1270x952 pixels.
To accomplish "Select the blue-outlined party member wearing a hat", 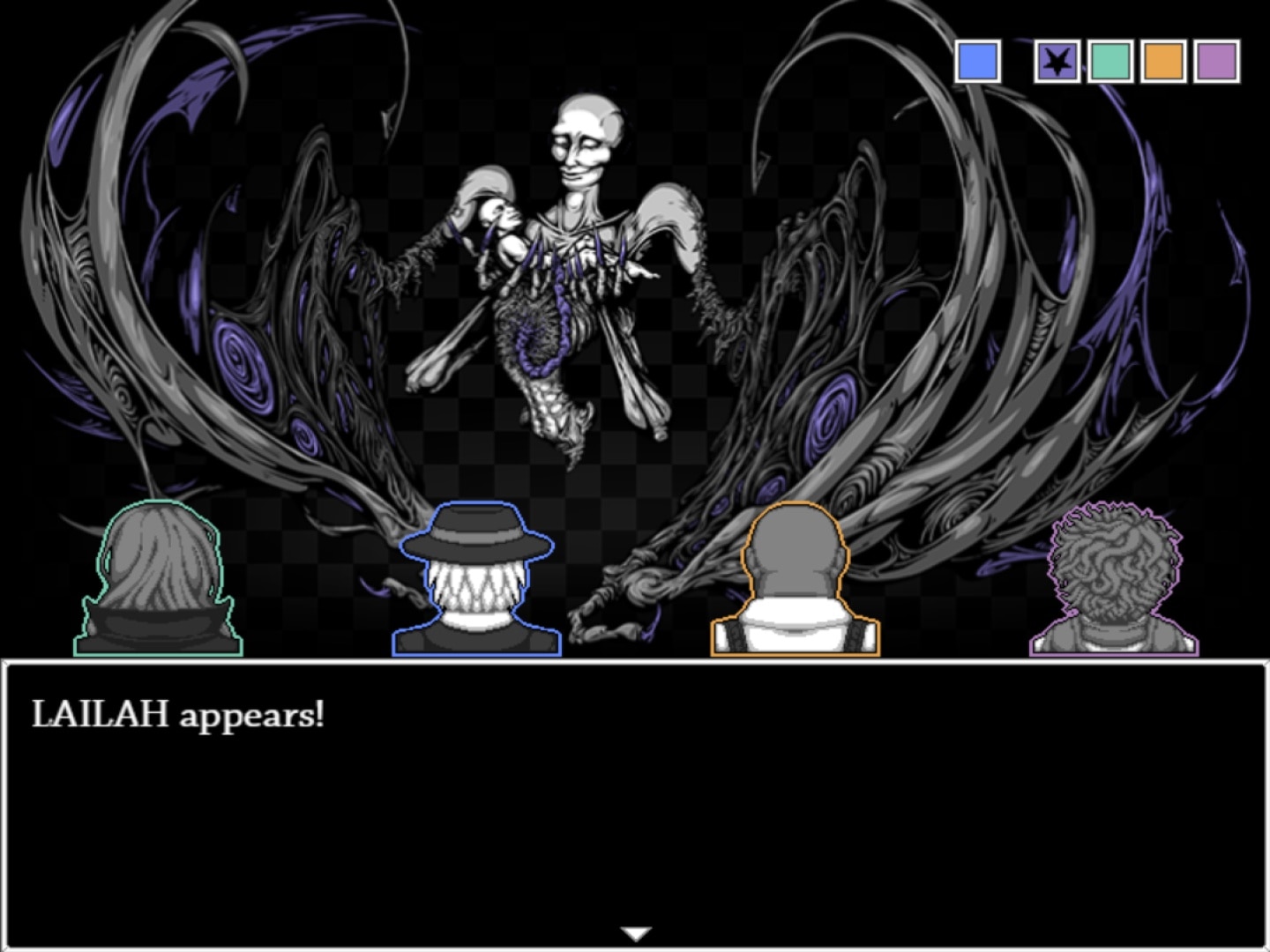I will coord(477,582).
